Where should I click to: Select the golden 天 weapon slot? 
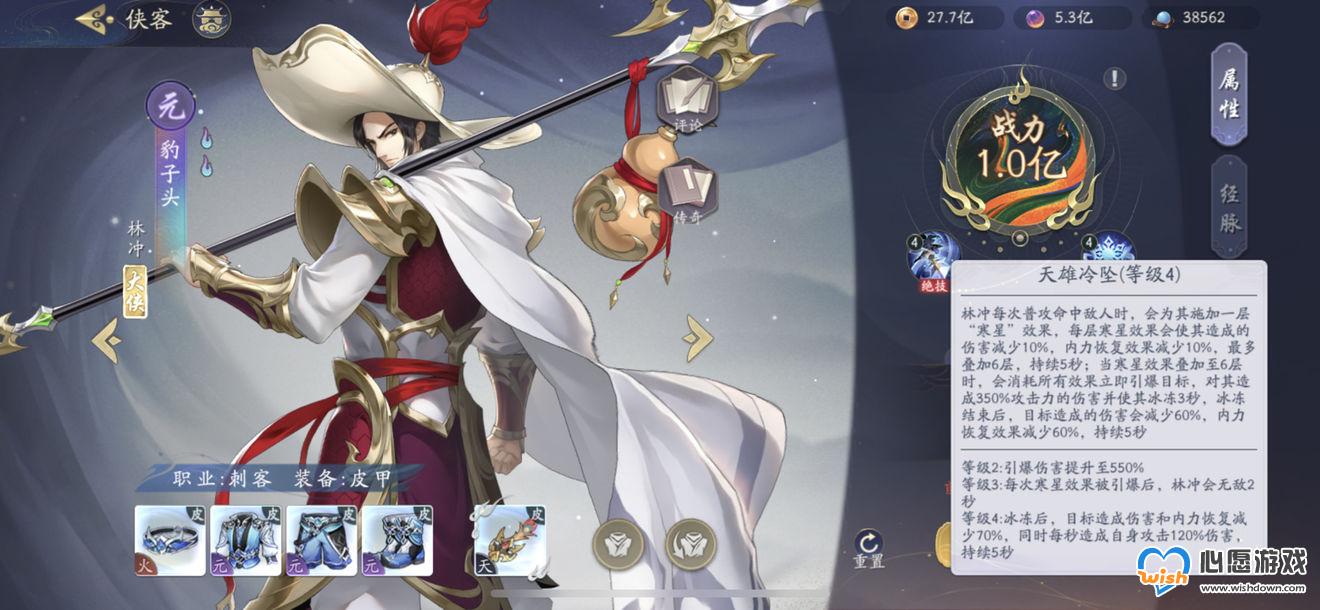509,540
